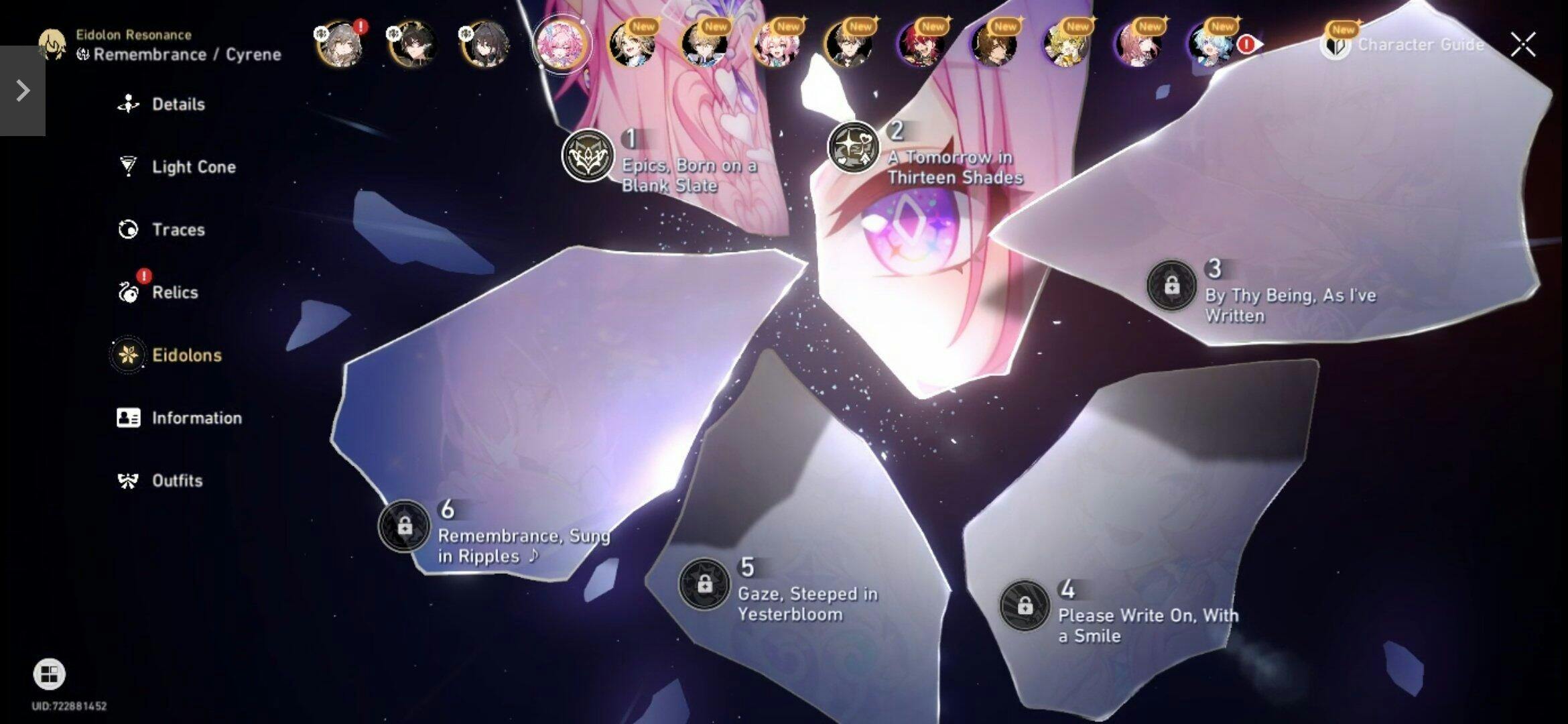1568x724 pixels.
Task: Open the Traces tab
Action: coord(178,230)
